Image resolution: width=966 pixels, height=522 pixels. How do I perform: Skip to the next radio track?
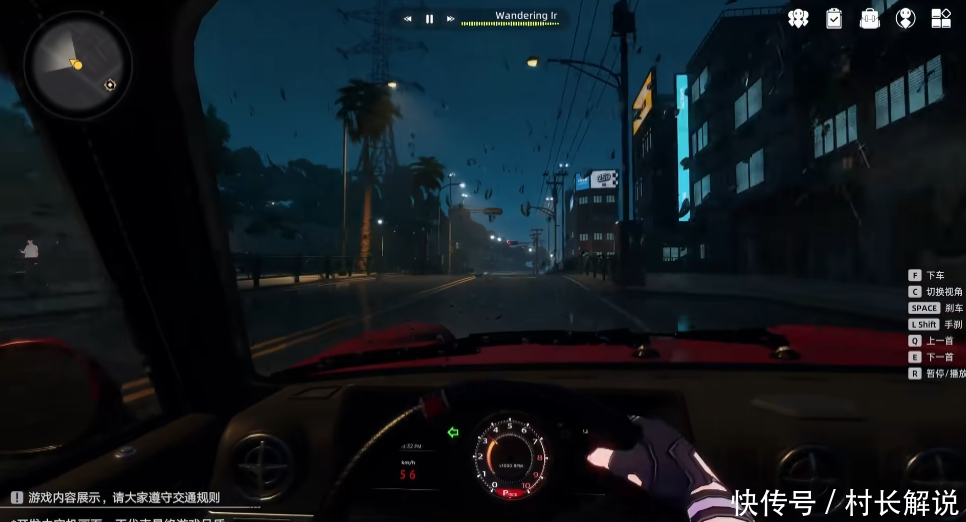pyautogui.click(x=451, y=19)
